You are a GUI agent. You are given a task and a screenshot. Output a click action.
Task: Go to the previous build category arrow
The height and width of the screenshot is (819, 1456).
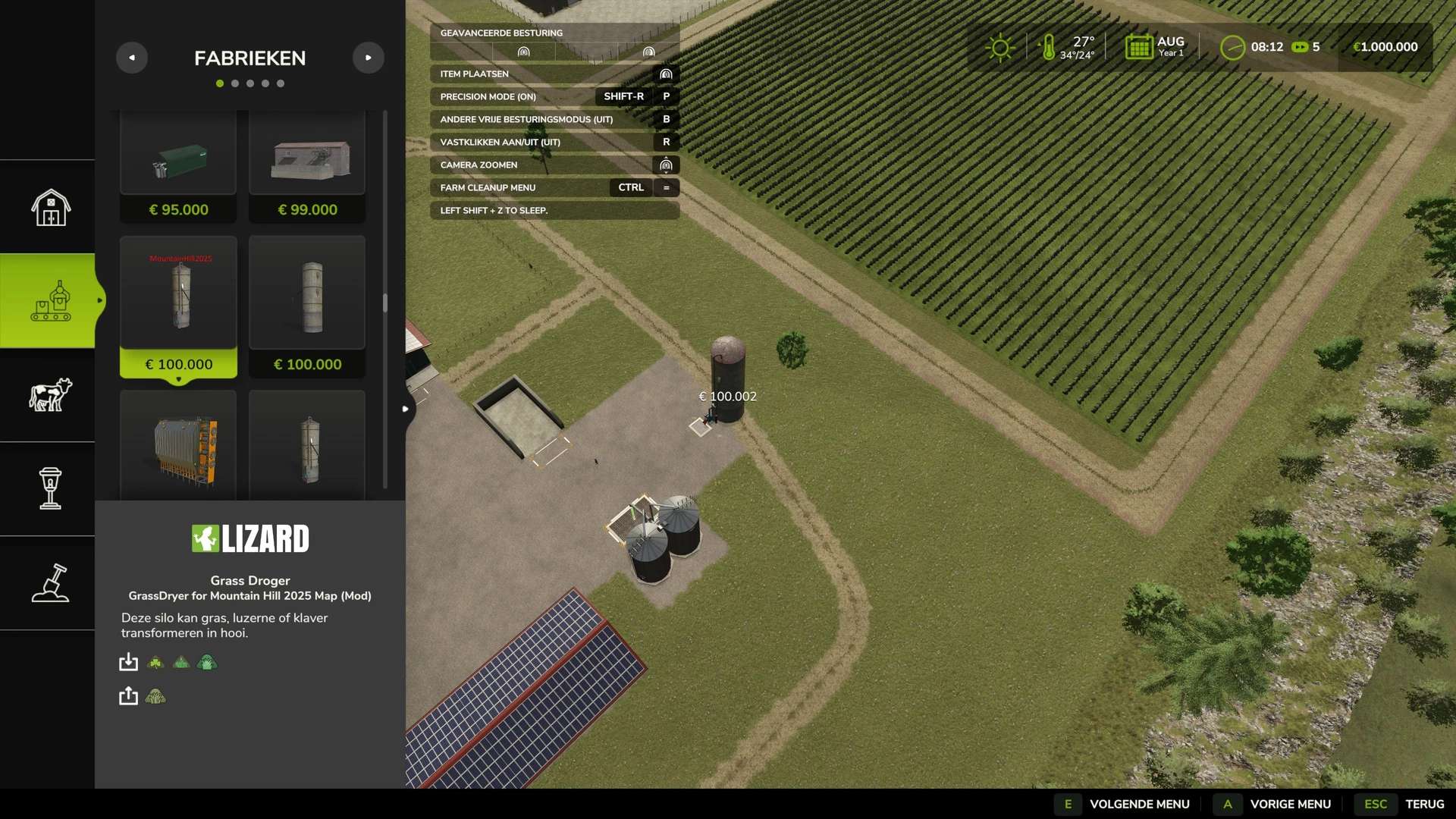[132, 58]
